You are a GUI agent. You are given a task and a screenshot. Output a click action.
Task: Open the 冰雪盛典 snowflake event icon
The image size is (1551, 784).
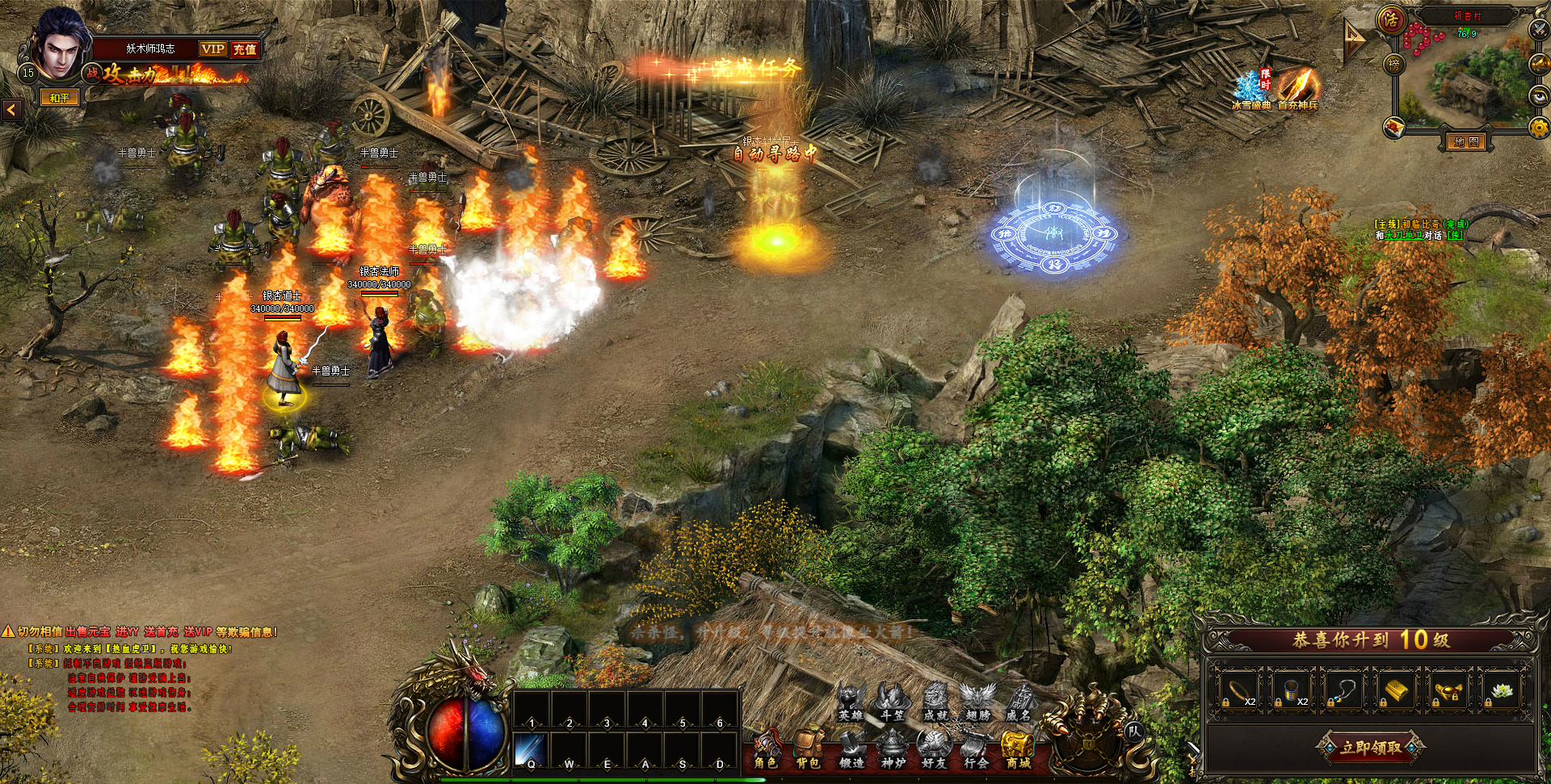click(1250, 89)
